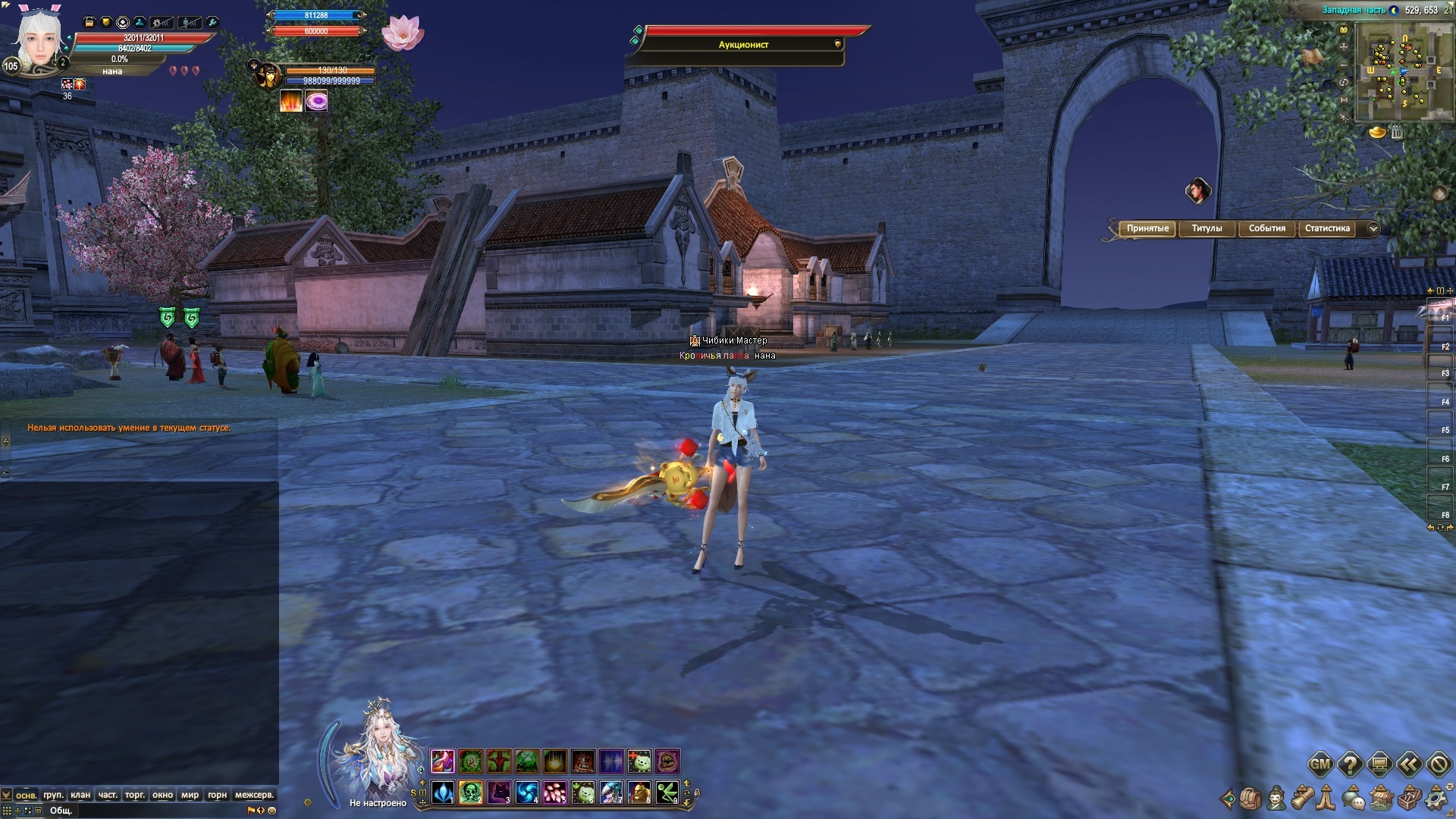The width and height of the screenshot is (1456, 819).
Task: Activate the green skull skill in slot 2
Action: click(470, 793)
